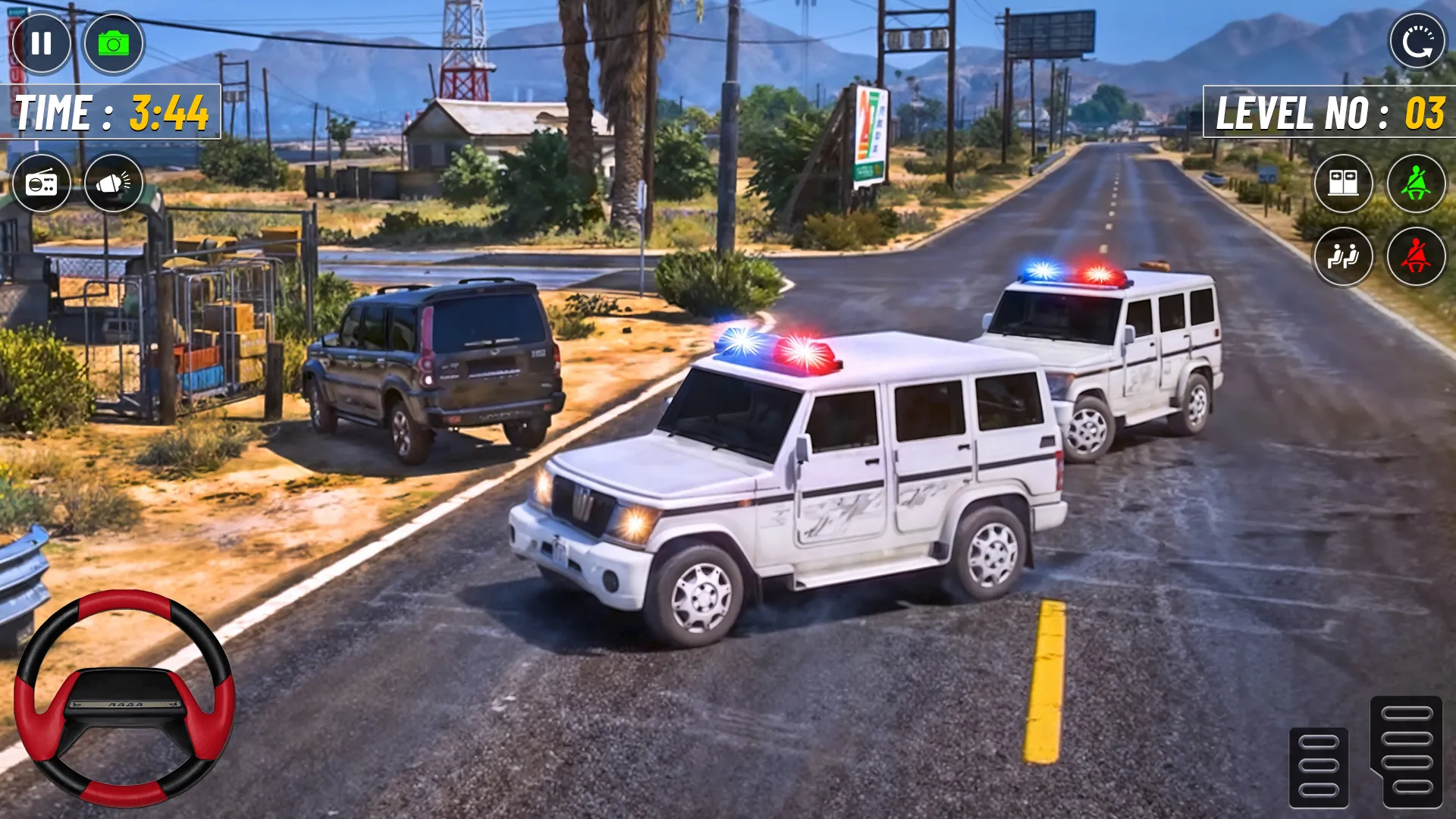
Task: Capture a screenshot with the green camera icon
Action: point(115,43)
